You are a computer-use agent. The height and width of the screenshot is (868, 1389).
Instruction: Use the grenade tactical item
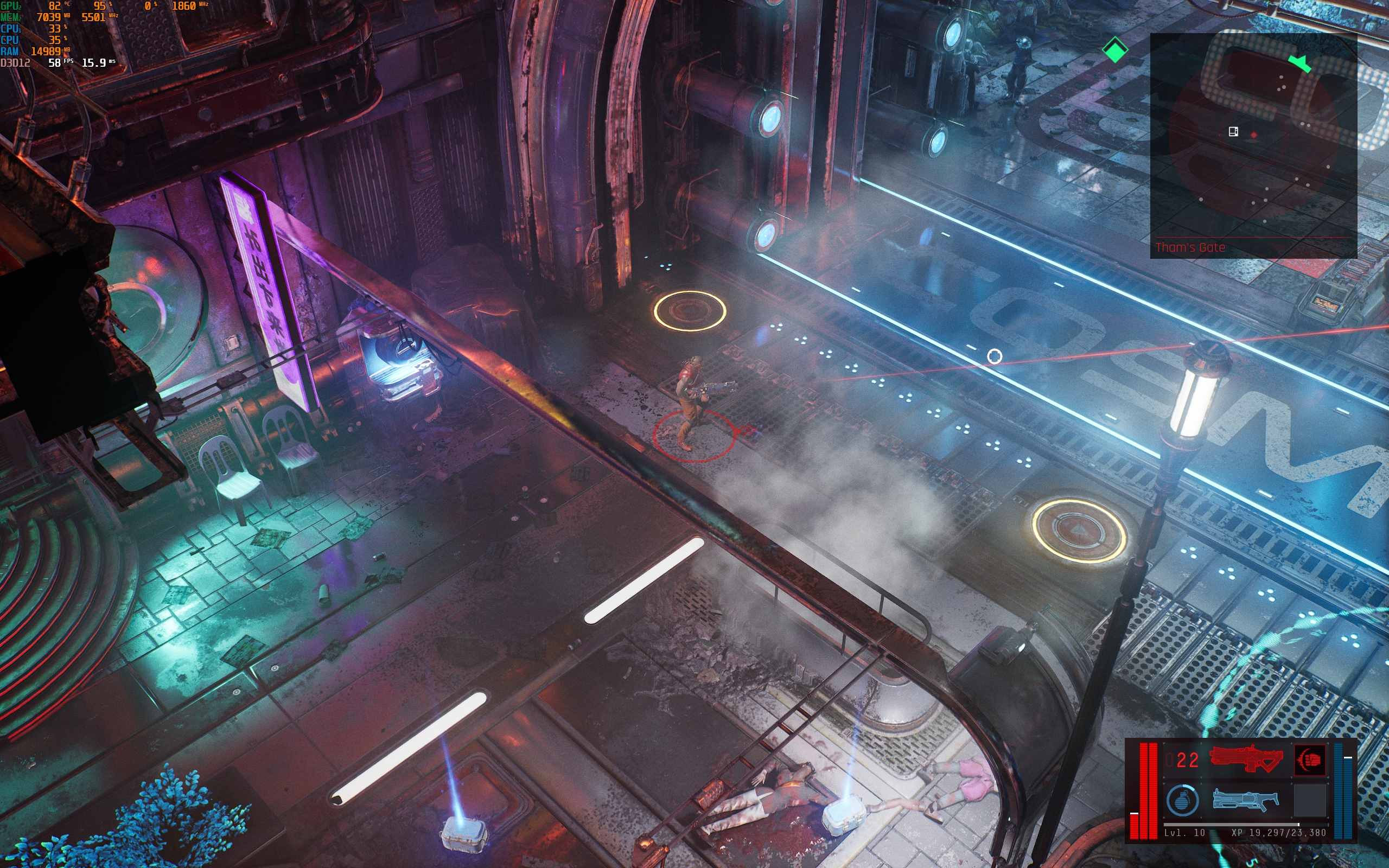(x=1182, y=800)
